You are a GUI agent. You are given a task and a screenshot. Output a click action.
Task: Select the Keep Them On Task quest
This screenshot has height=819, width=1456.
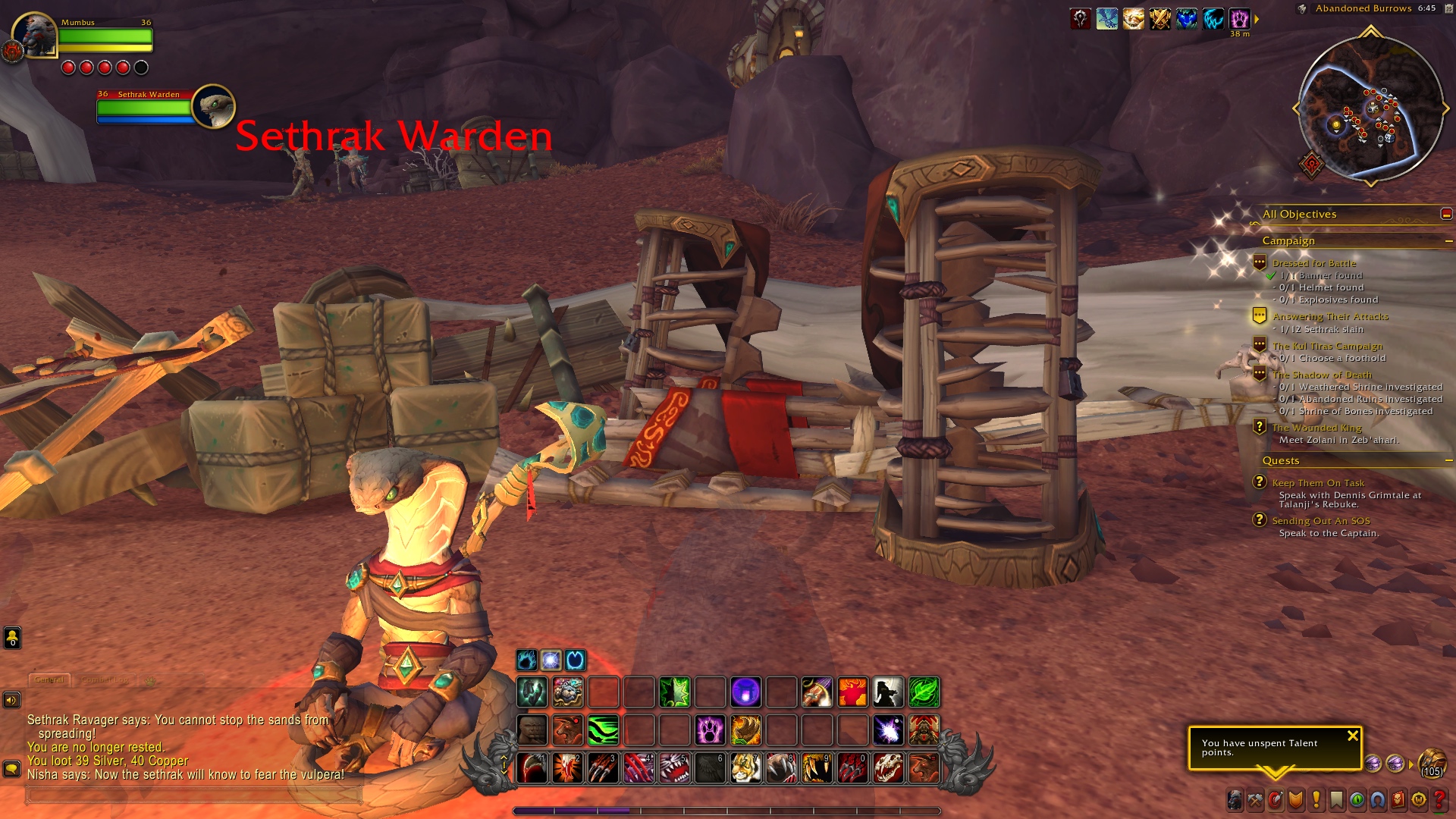(1318, 483)
